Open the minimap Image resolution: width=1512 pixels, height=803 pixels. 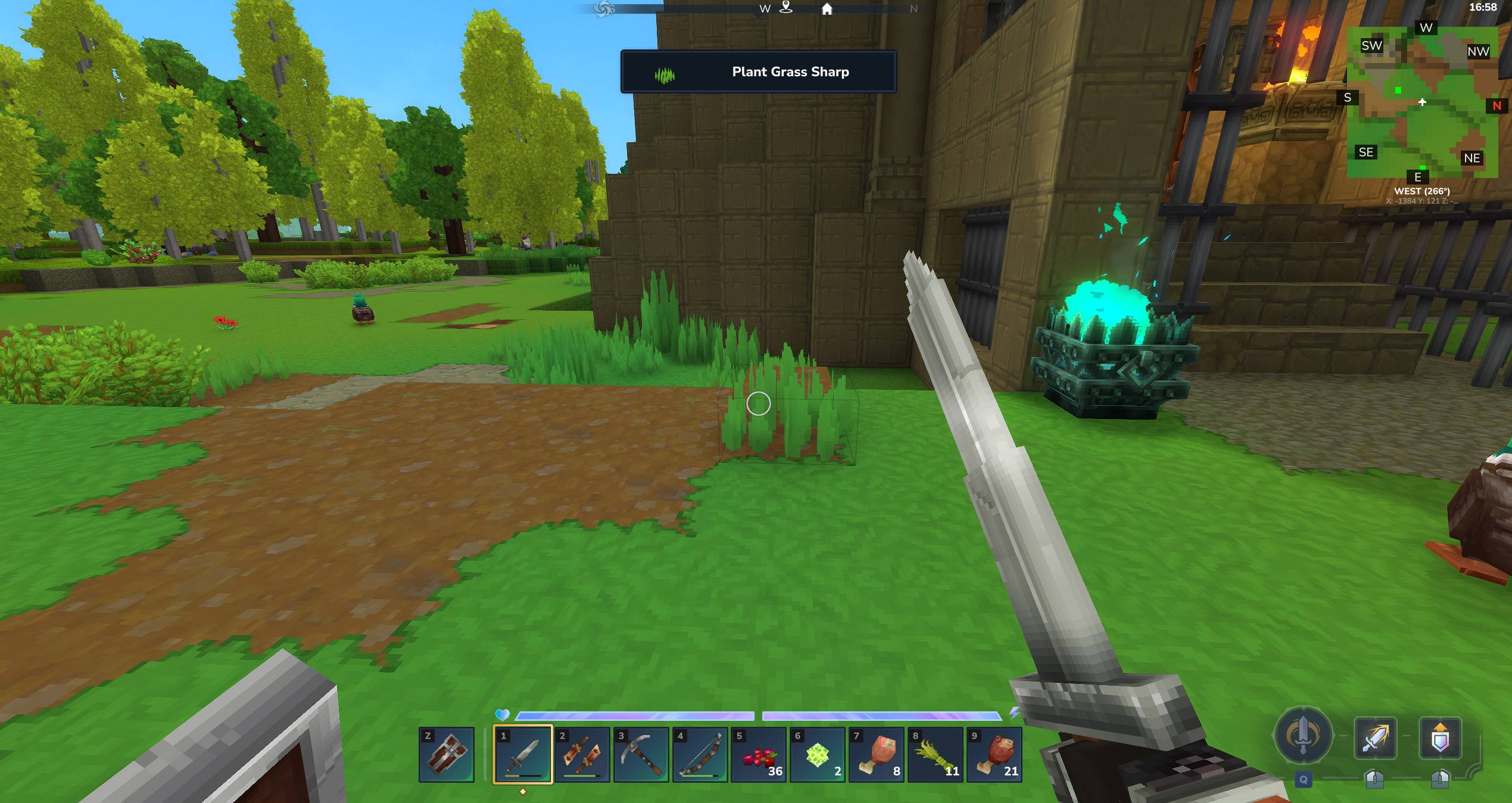[x=1422, y=101]
